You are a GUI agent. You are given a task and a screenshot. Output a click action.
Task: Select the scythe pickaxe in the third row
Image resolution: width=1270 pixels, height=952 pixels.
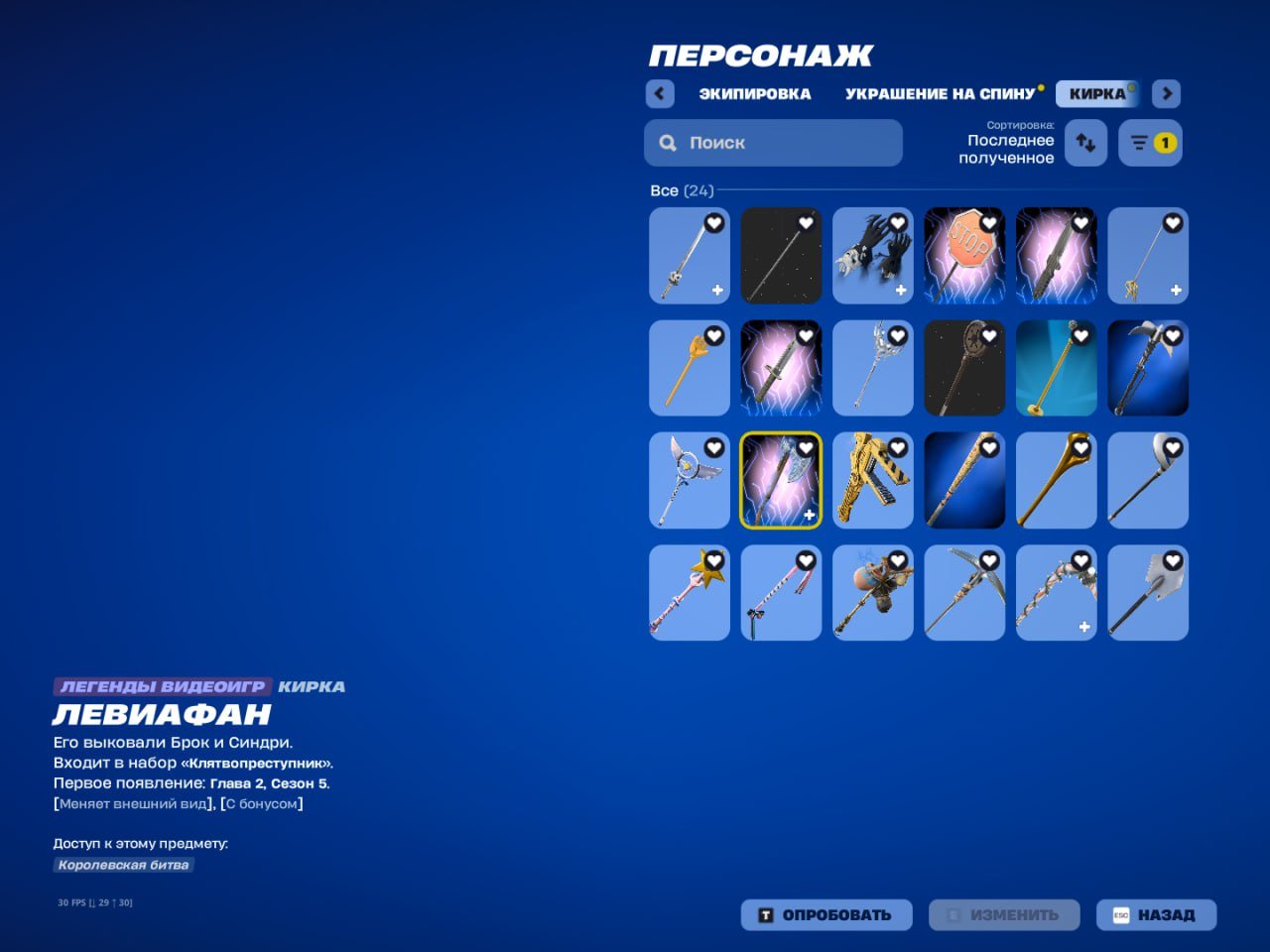pos(1148,480)
